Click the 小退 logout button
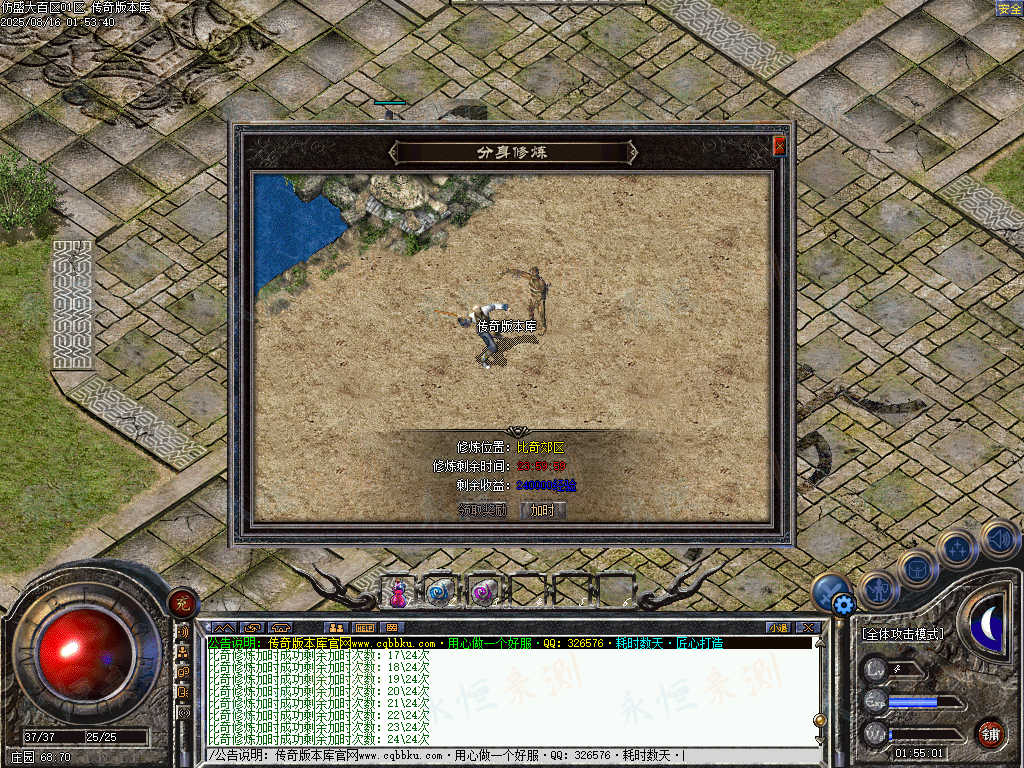 tap(778, 627)
